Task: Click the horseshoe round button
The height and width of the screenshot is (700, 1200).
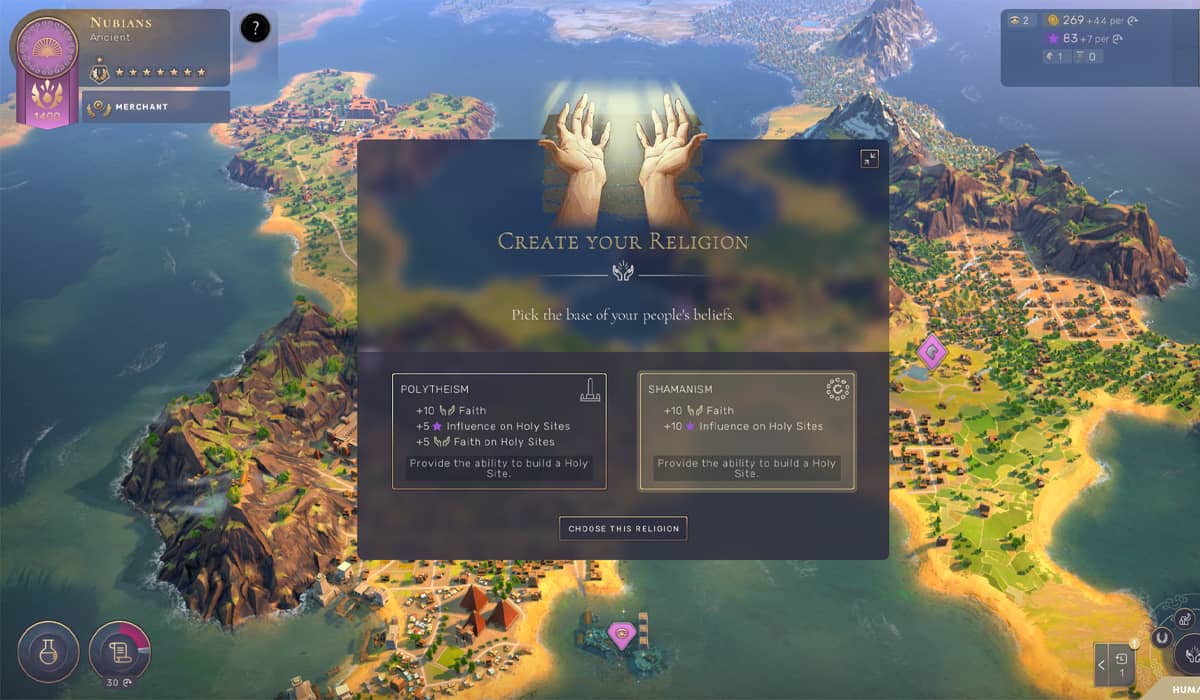Action: pyautogui.click(x=1161, y=636)
